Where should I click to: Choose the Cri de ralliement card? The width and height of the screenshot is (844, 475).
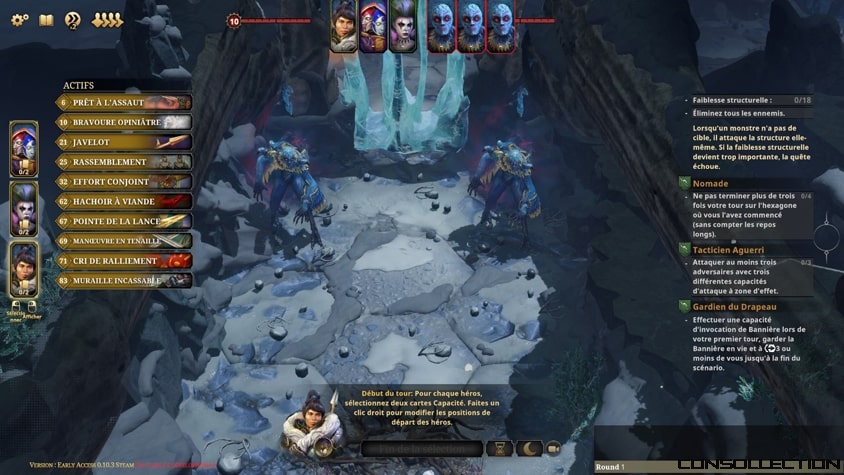(124, 261)
